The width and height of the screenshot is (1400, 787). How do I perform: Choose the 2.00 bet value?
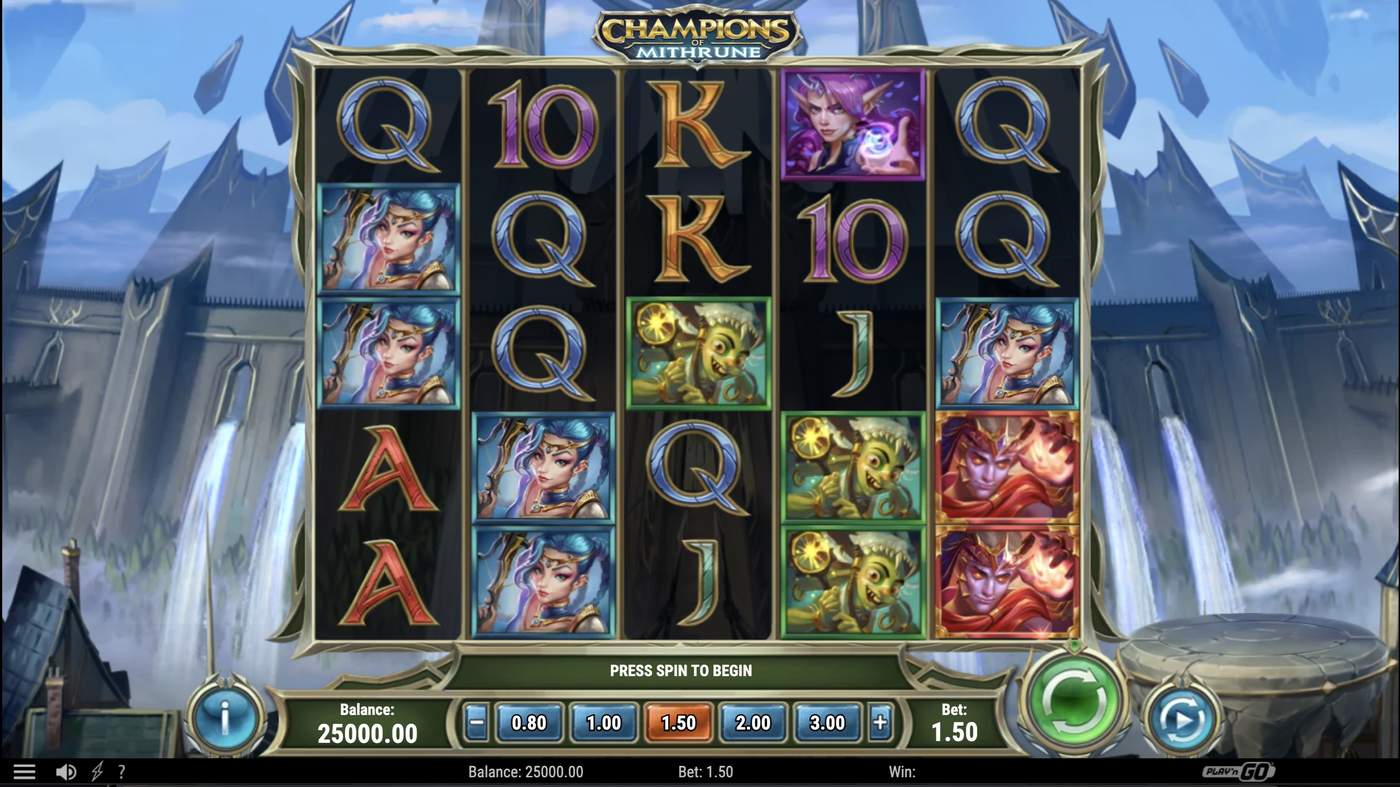pos(752,721)
